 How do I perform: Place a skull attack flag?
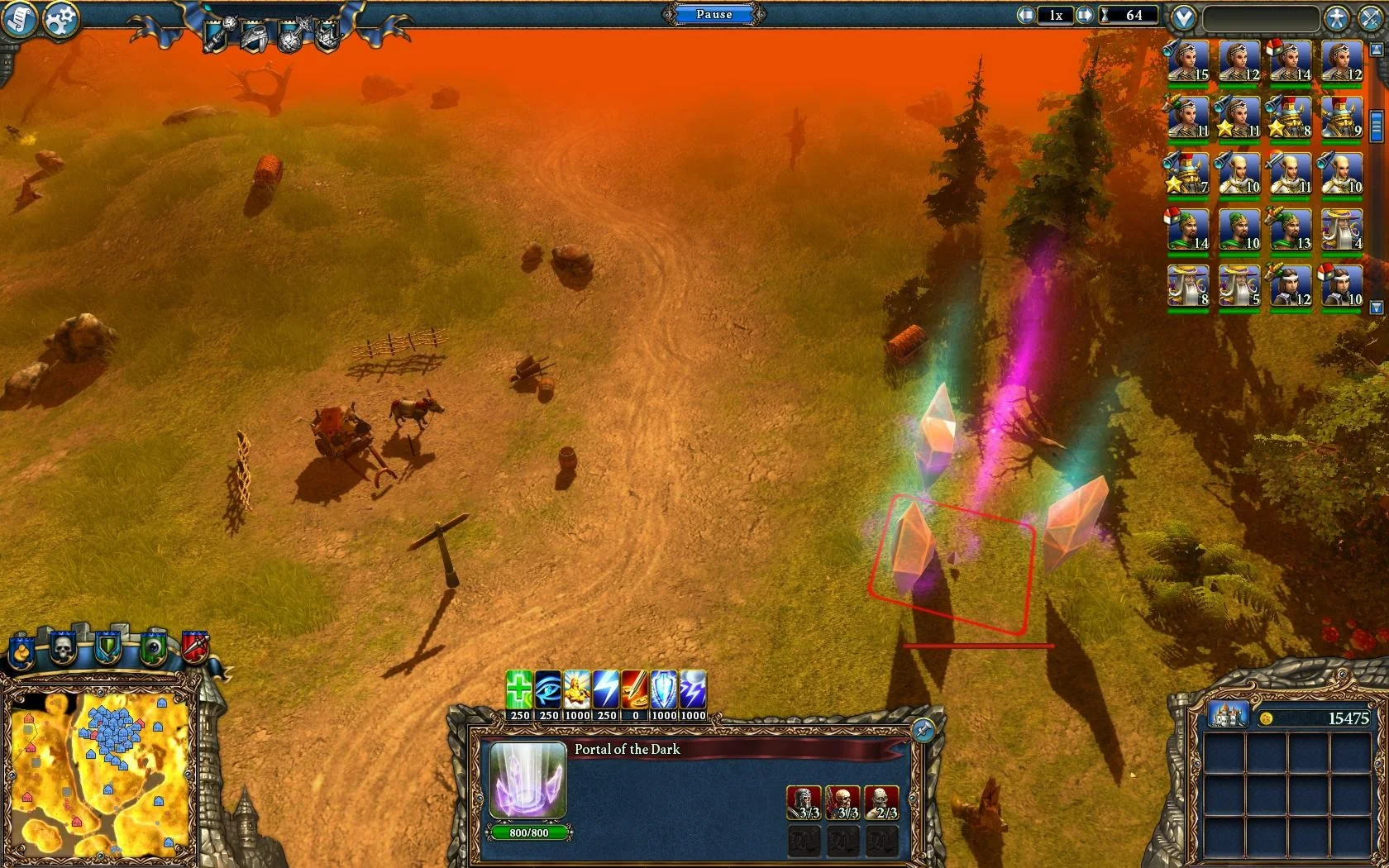(x=63, y=649)
